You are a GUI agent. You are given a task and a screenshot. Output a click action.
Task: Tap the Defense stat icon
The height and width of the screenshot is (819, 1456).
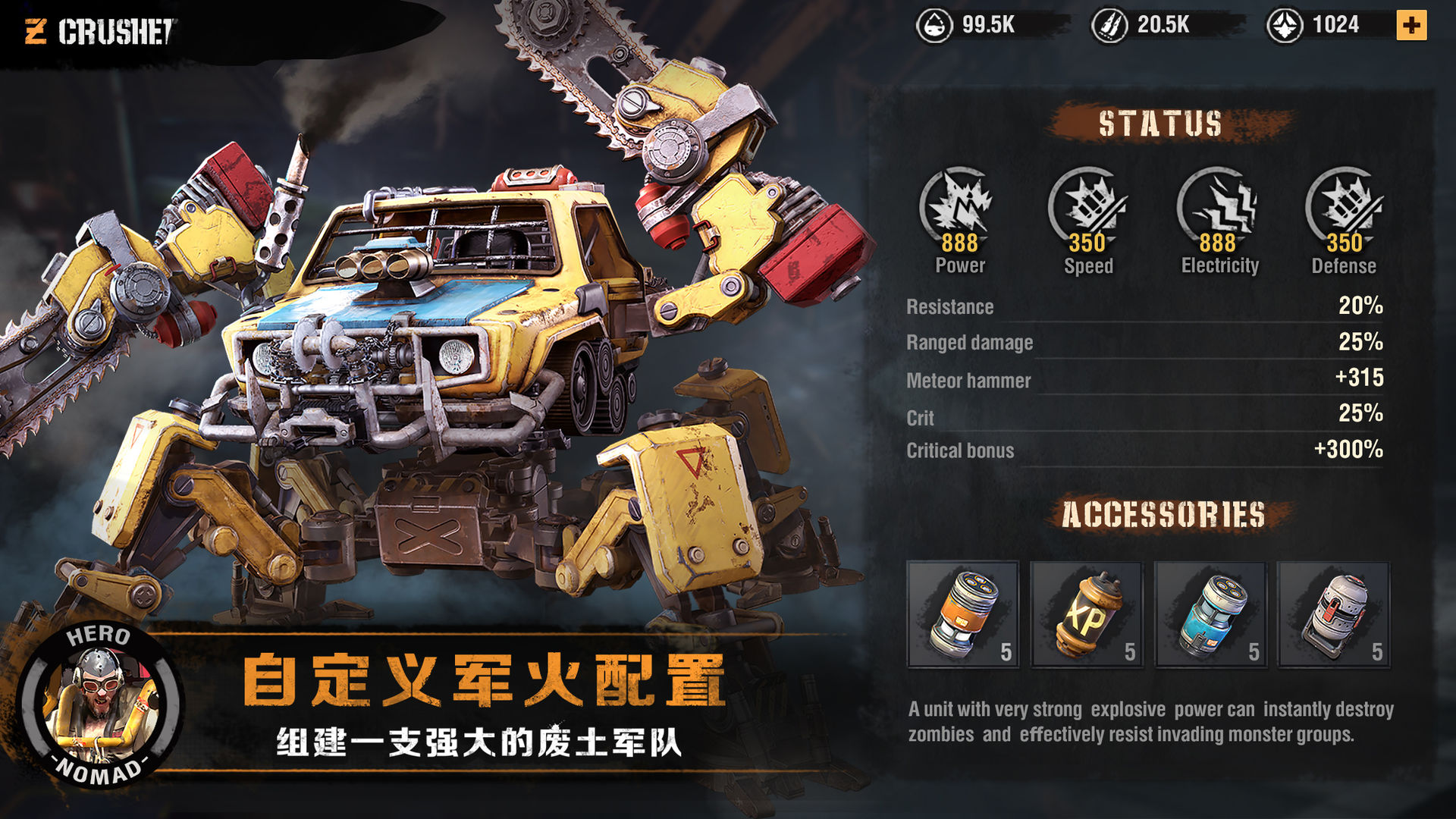point(1344,205)
